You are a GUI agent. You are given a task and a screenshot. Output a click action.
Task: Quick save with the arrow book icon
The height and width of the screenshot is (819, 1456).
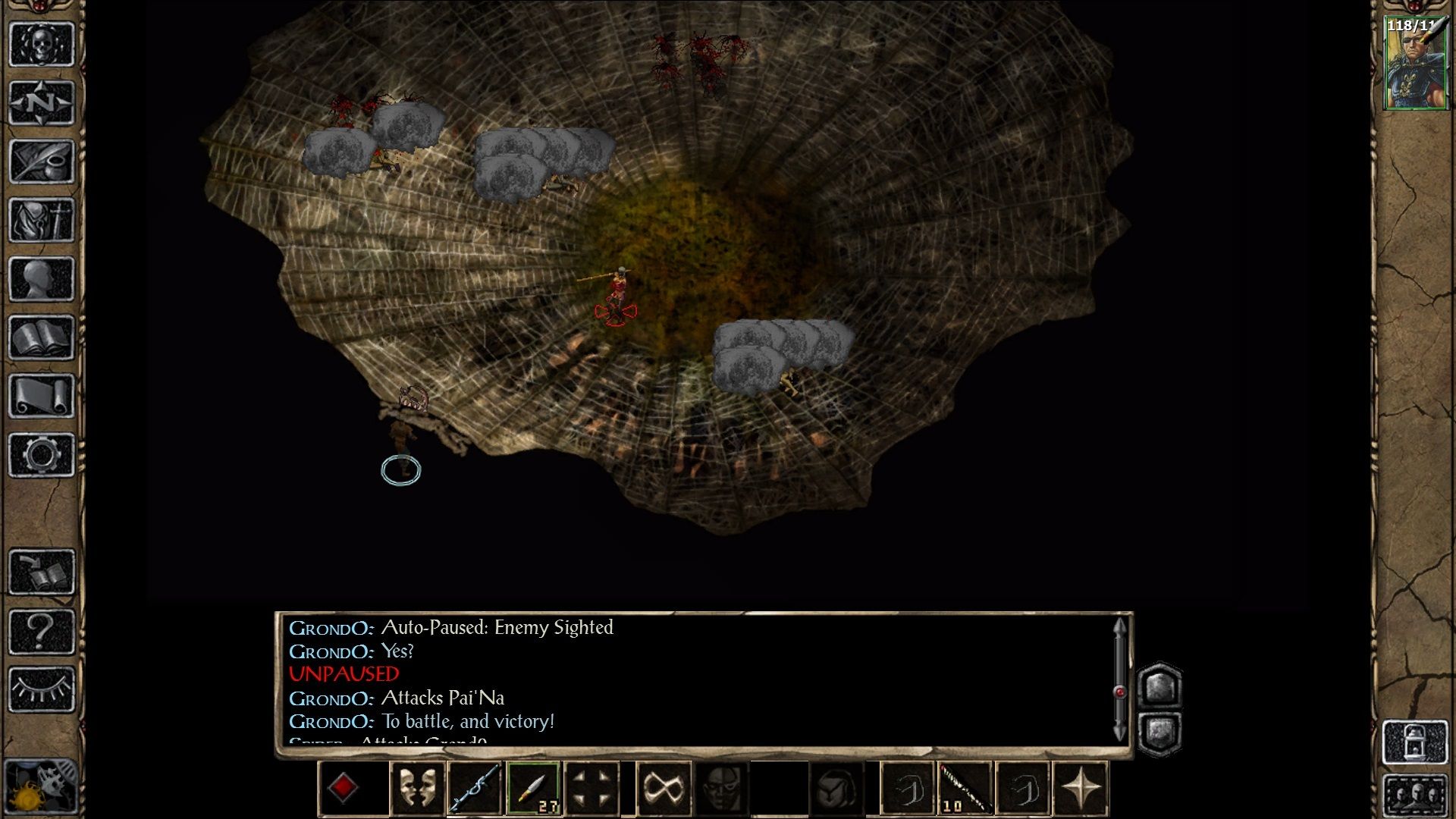[x=42, y=571]
